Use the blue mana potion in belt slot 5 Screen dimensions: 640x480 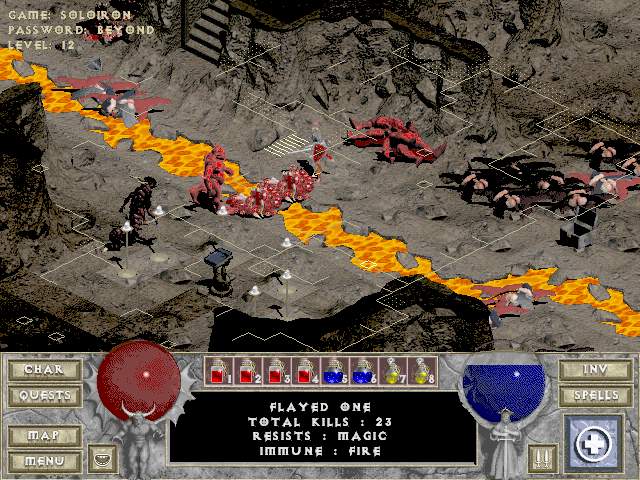coord(334,372)
